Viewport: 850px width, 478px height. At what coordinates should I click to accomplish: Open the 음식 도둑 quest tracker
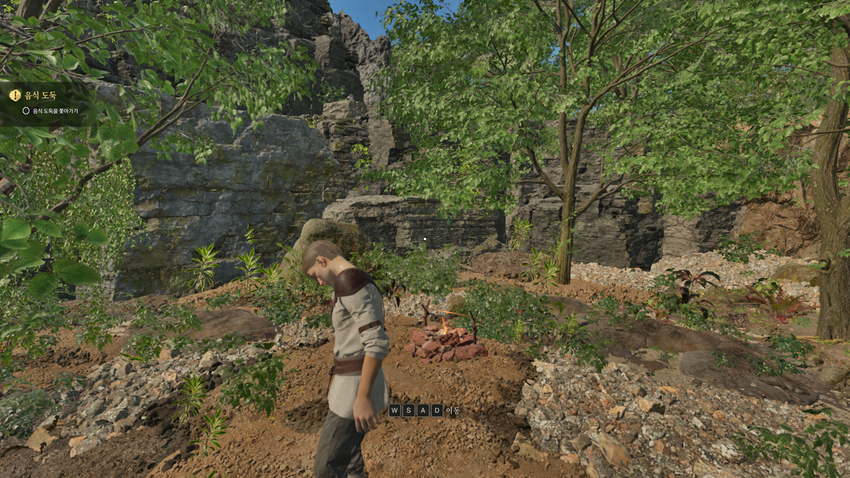coord(40,95)
